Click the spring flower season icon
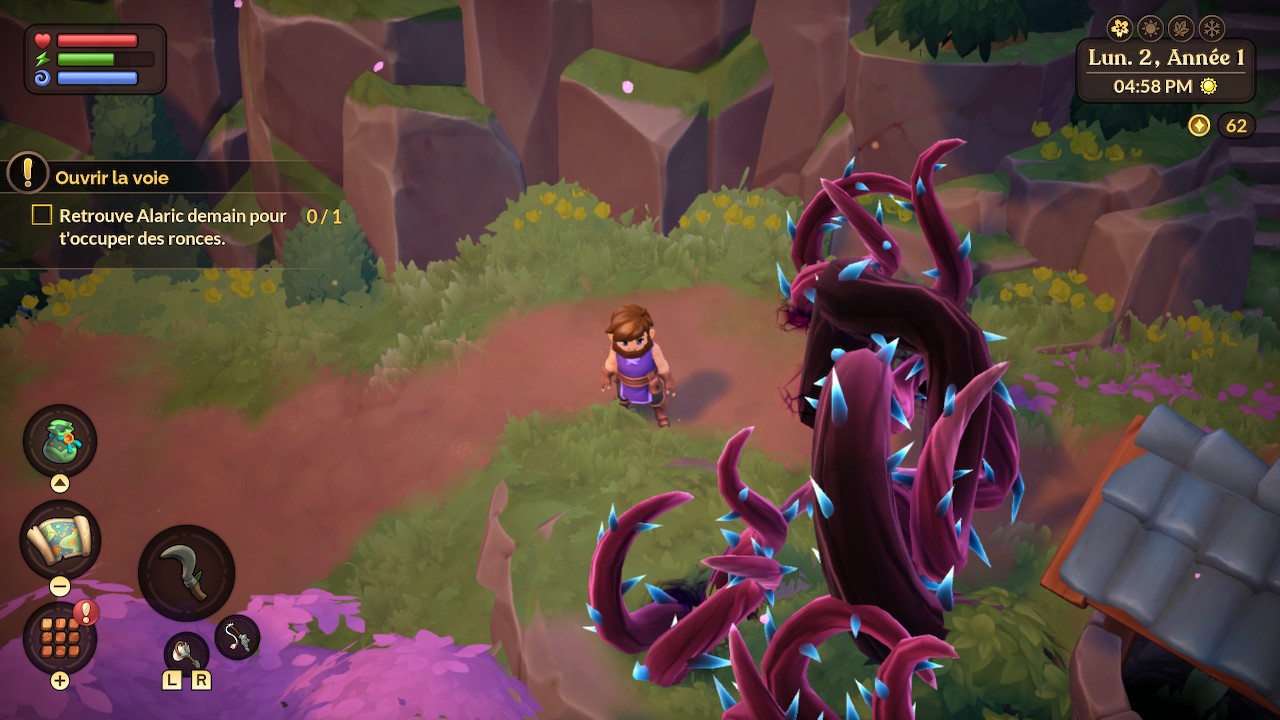 coord(1121,27)
